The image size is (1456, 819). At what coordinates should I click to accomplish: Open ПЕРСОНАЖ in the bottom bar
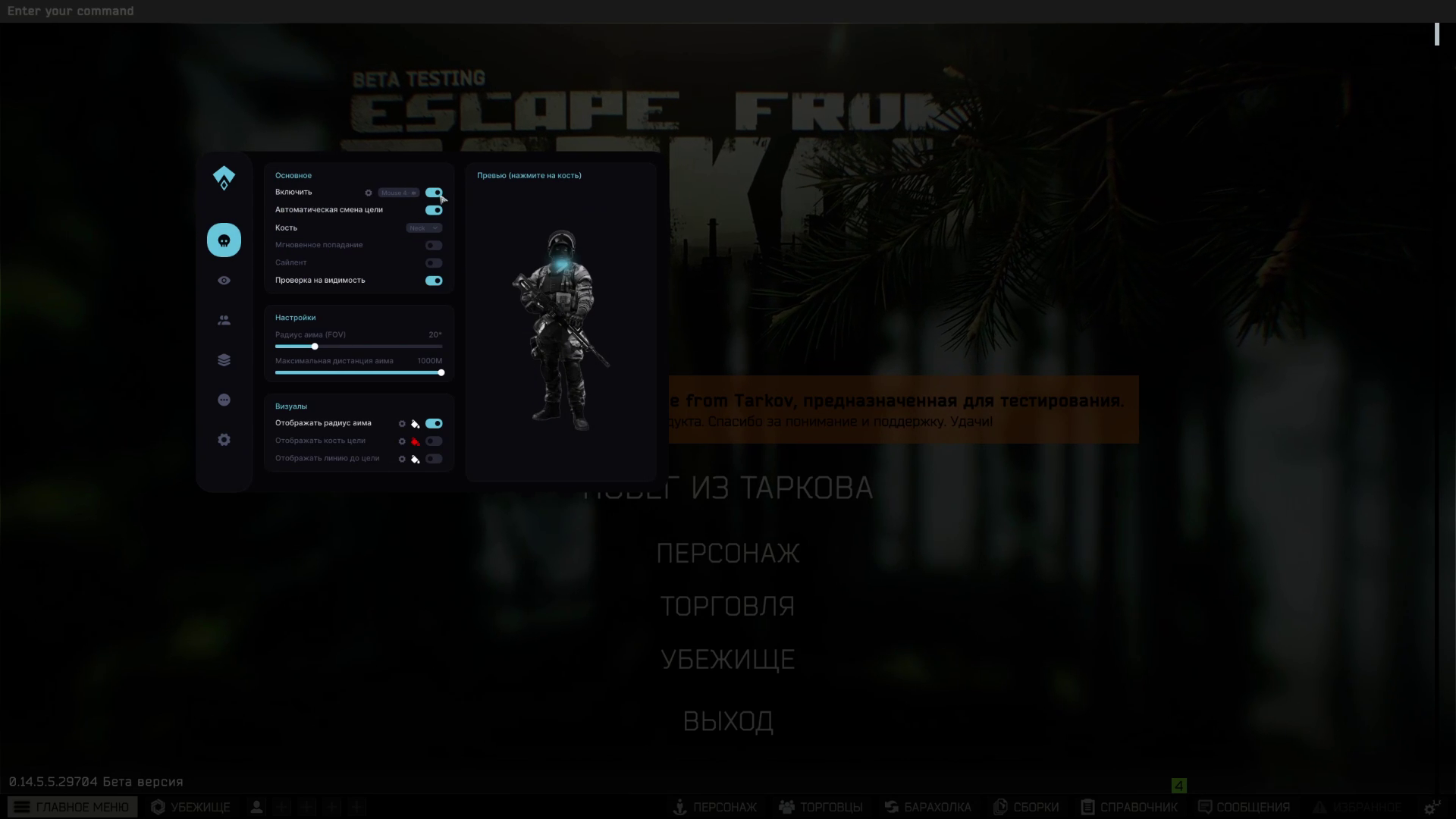click(x=715, y=807)
